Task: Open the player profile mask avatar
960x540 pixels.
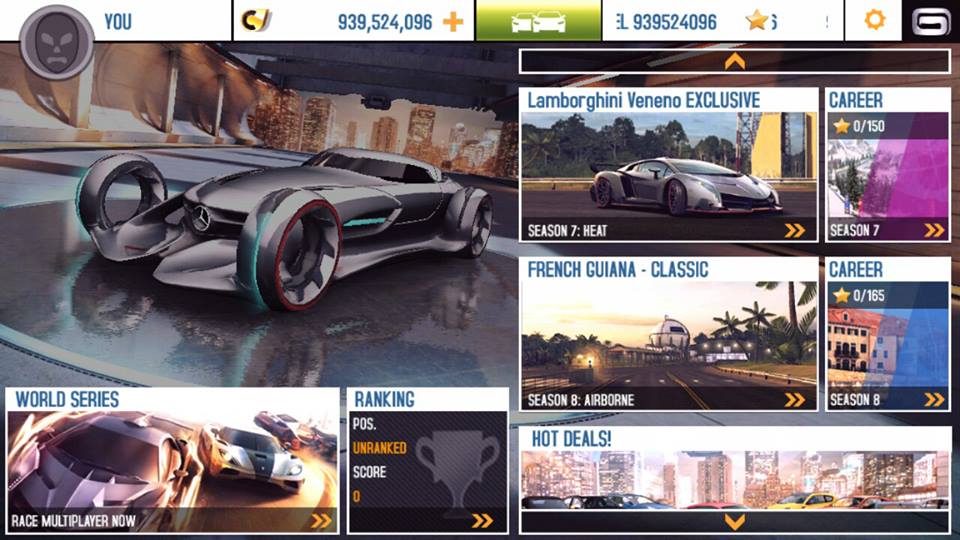Action: tap(56, 42)
